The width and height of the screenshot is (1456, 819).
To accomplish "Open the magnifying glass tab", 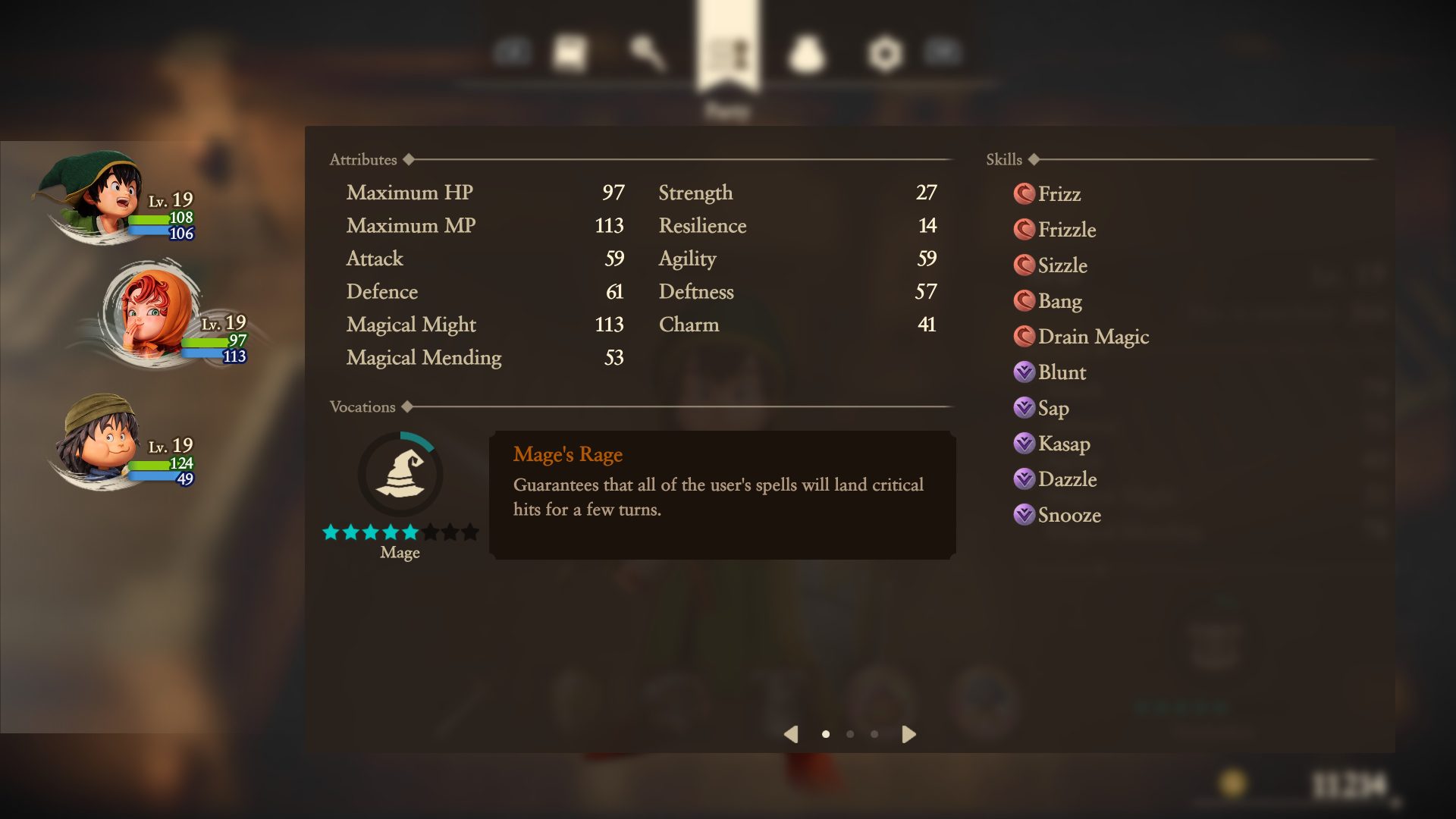I will (x=647, y=52).
